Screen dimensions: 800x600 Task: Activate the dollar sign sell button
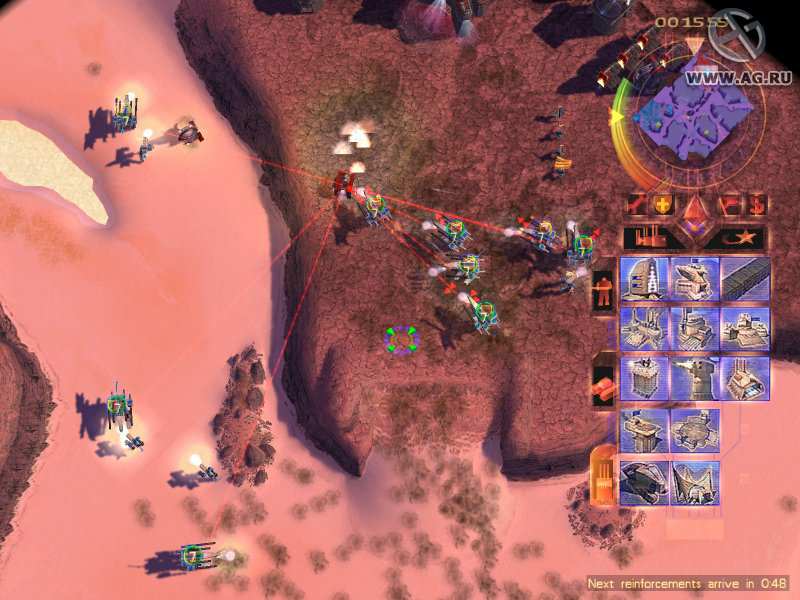pyautogui.click(x=756, y=205)
